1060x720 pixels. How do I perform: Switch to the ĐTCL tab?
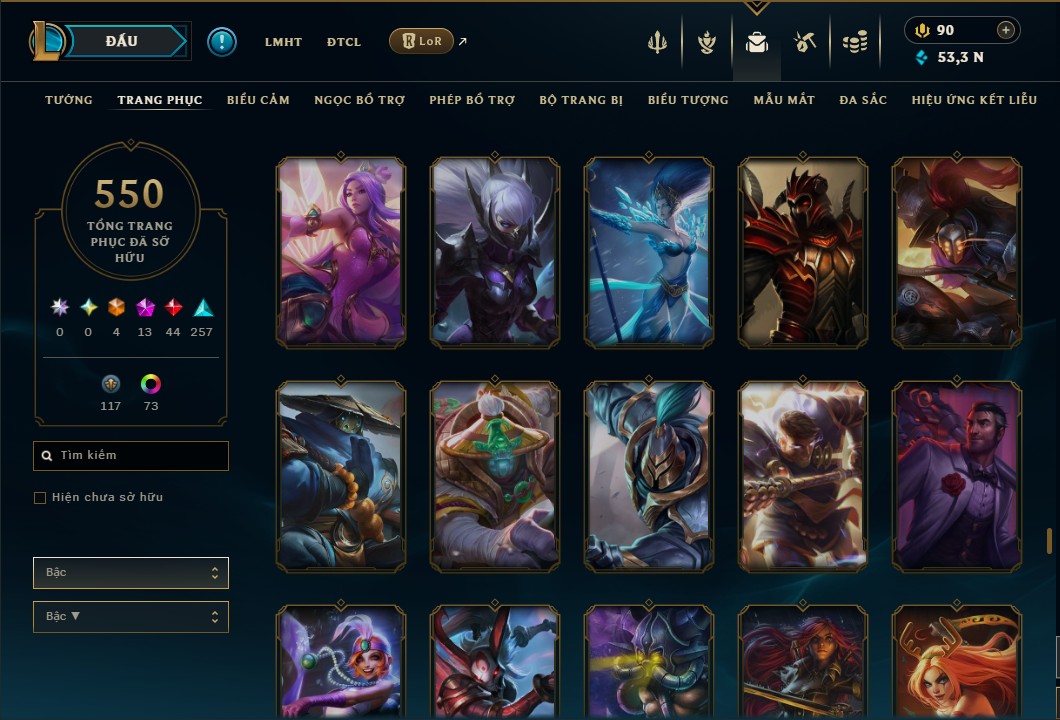click(344, 42)
